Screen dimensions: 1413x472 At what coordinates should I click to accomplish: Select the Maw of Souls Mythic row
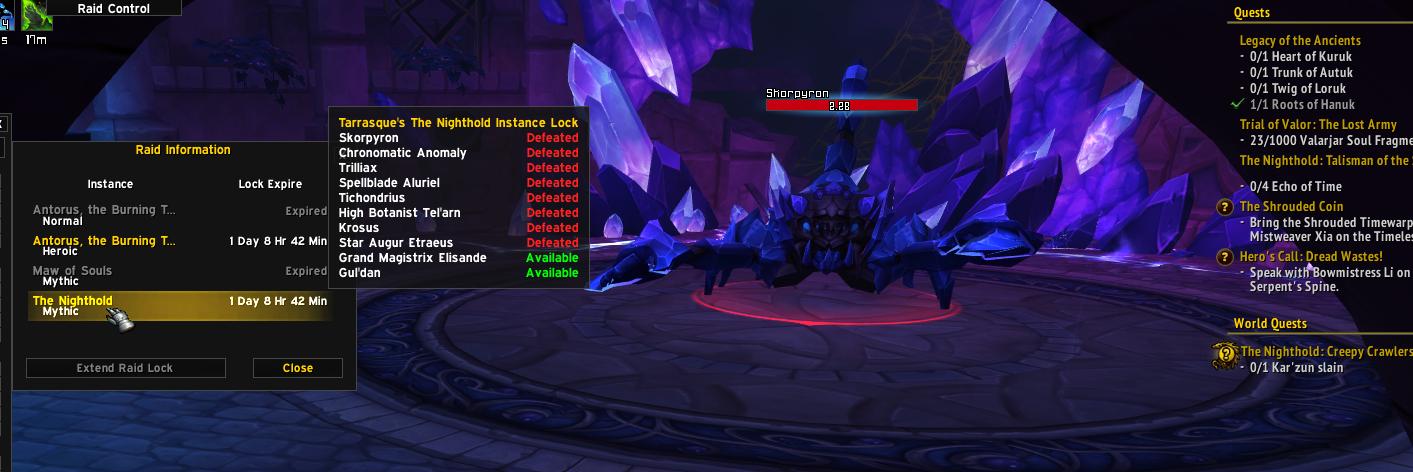180,276
